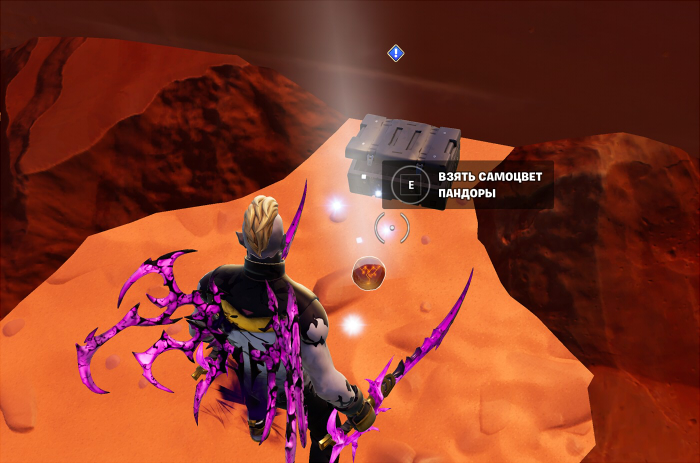Click the blue exclamation objective marker

[396, 53]
